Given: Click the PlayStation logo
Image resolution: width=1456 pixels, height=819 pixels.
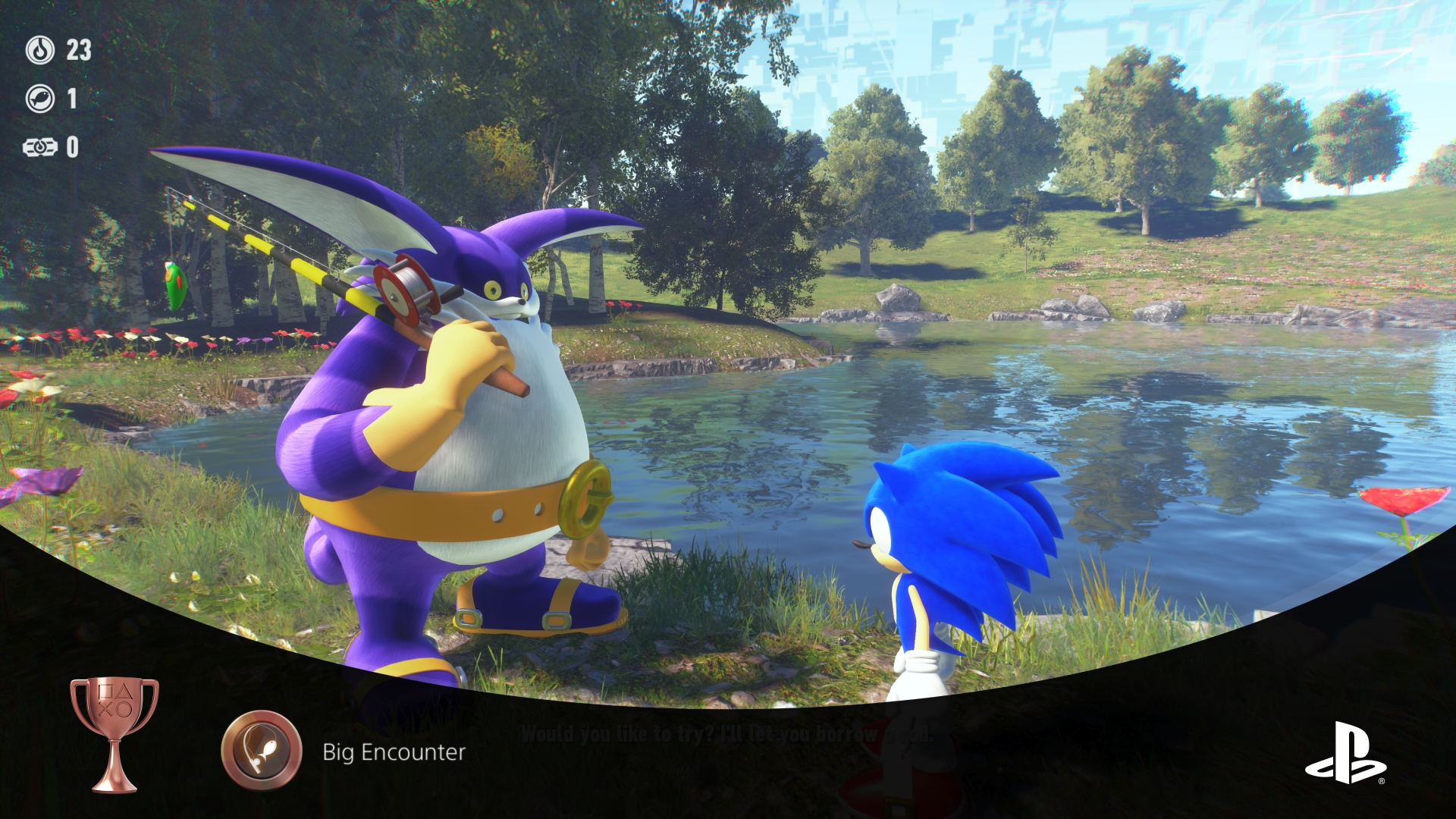Looking at the screenshot, I should coord(1345,752).
